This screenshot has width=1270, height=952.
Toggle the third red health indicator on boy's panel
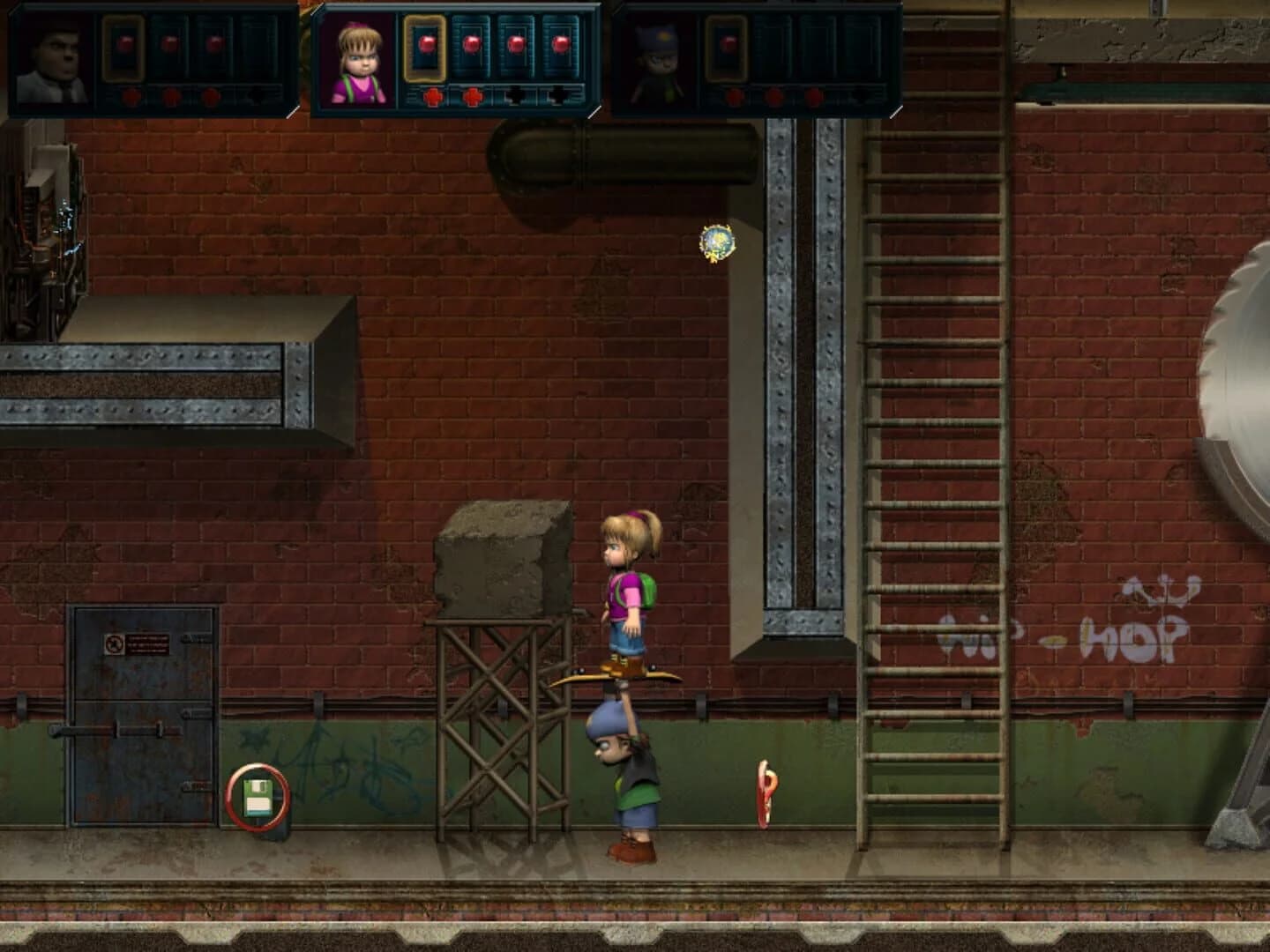(815, 97)
